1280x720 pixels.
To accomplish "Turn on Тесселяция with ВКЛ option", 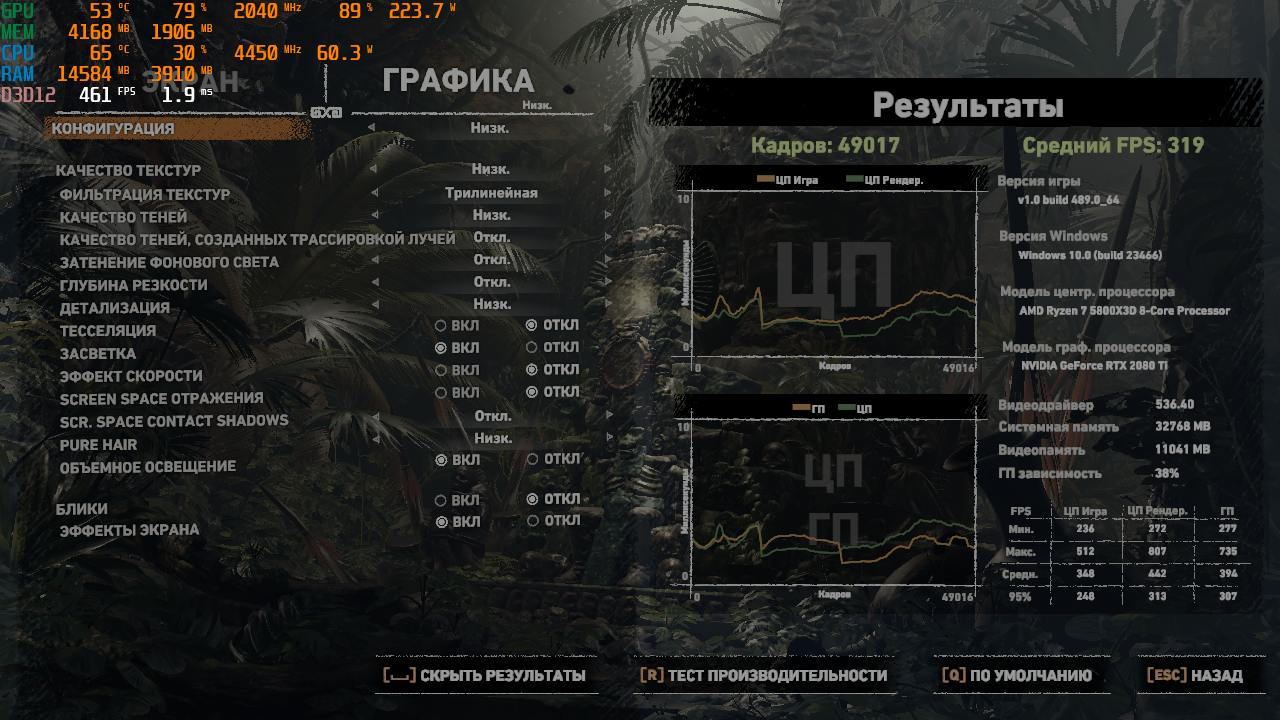I will (441, 326).
